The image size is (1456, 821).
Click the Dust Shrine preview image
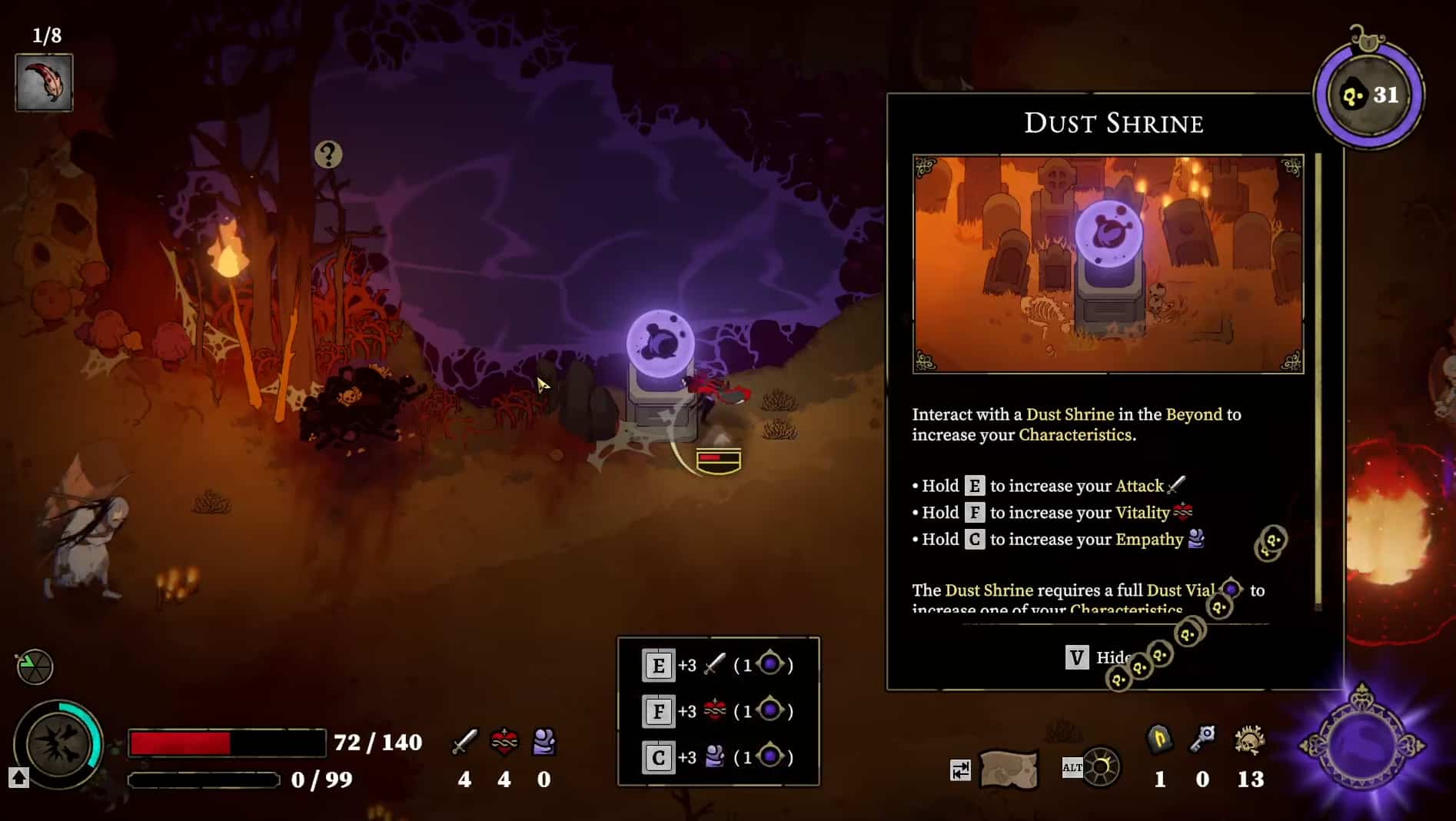click(1108, 264)
